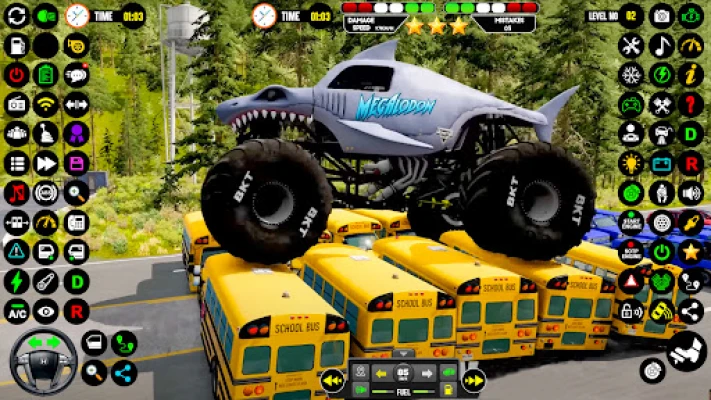711x400 pixels.
Task: Click the Stop Engine button
Action: point(631,251)
